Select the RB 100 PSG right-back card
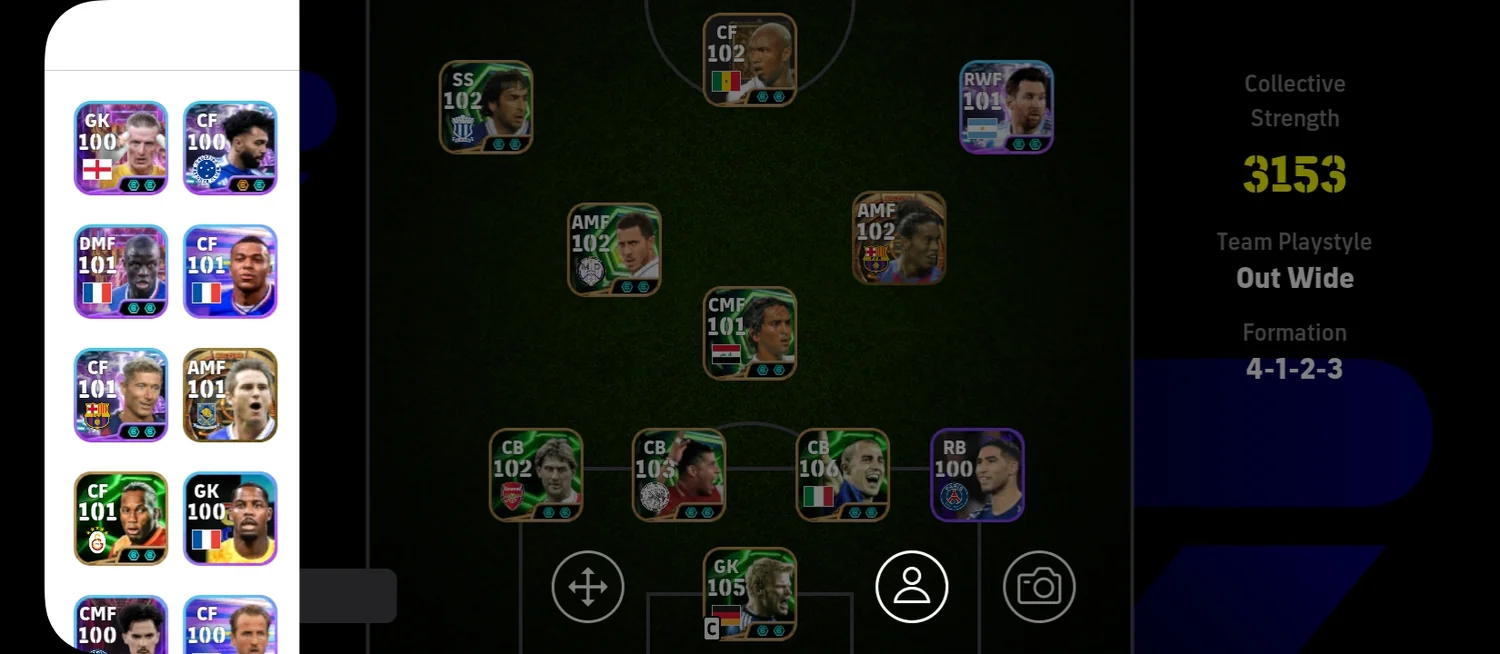This screenshot has width=1500, height=654. pos(977,475)
